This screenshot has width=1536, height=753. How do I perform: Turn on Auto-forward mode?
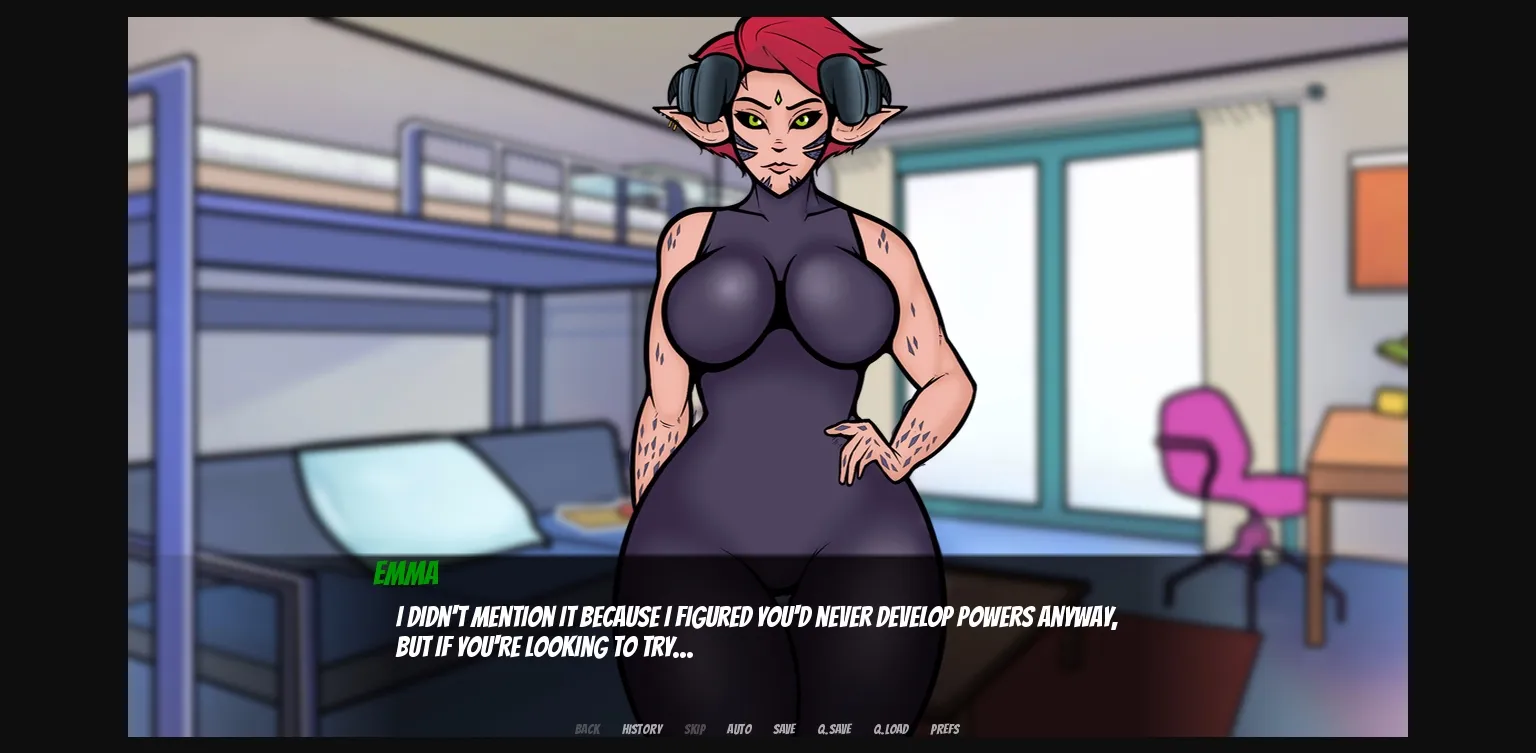point(739,729)
